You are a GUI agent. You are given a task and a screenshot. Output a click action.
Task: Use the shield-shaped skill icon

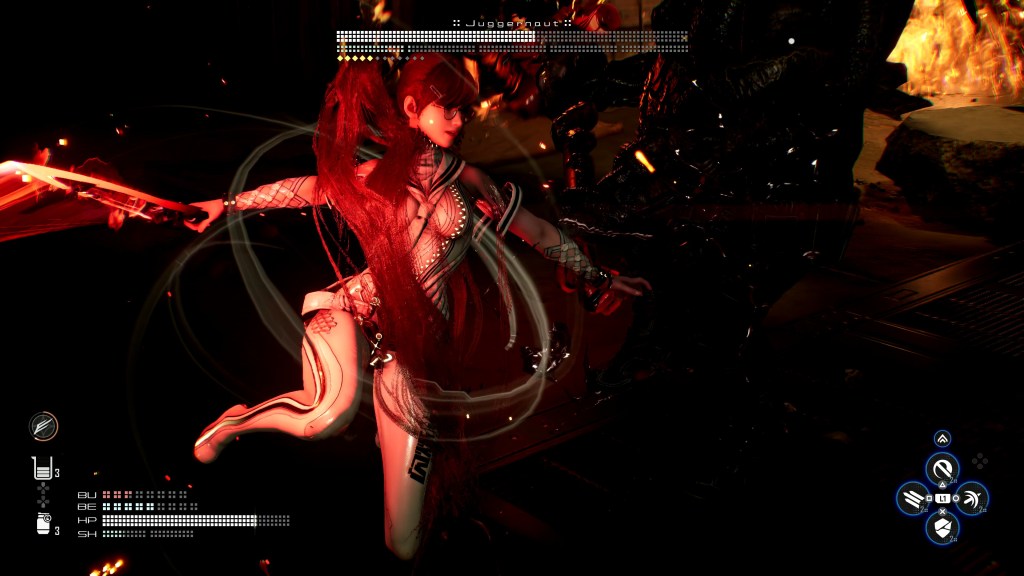942,527
